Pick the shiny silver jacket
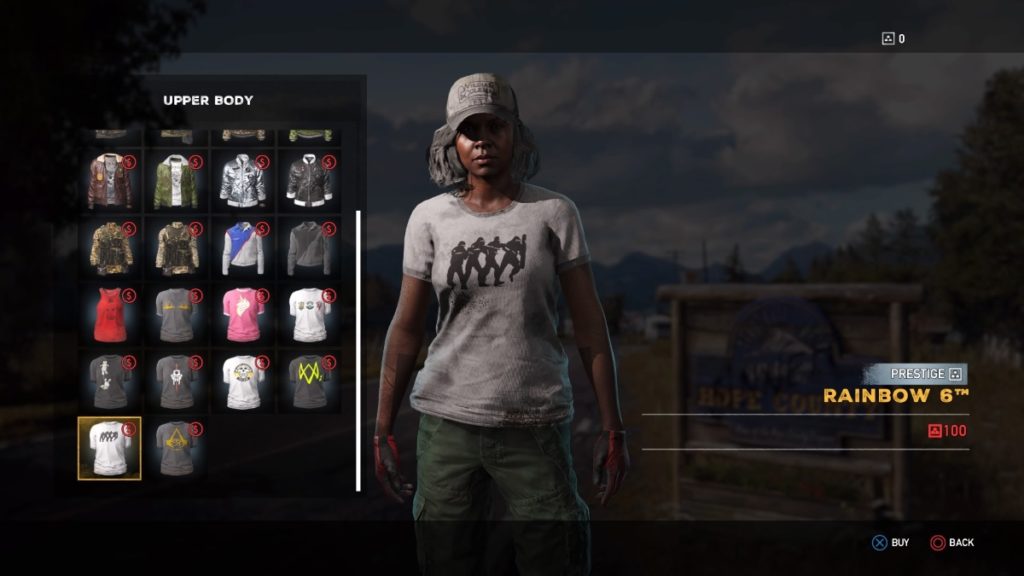Image resolution: width=1024 pixels, height=576 pixels. 243,180
